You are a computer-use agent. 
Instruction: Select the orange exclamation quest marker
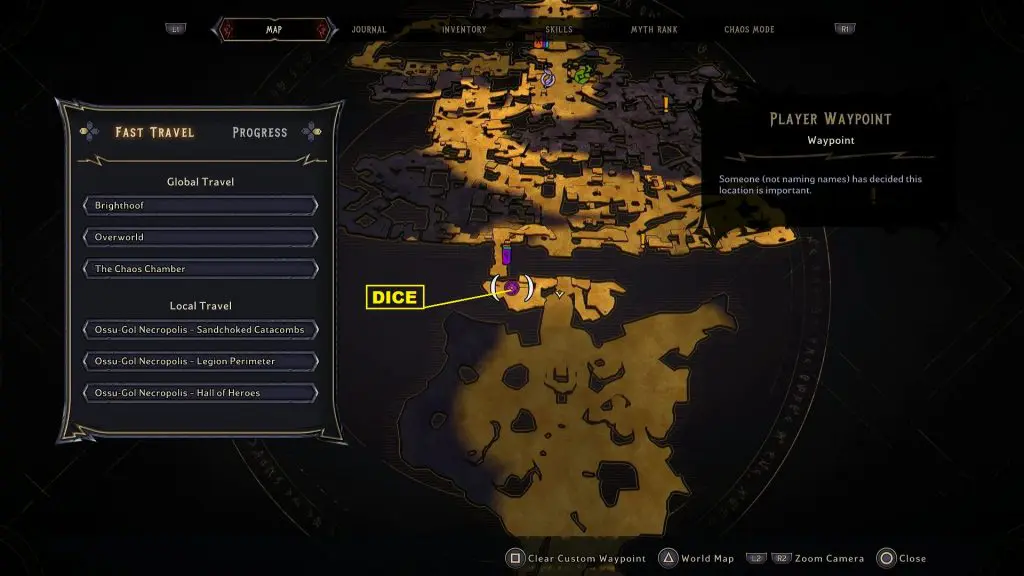pos(665,103)
